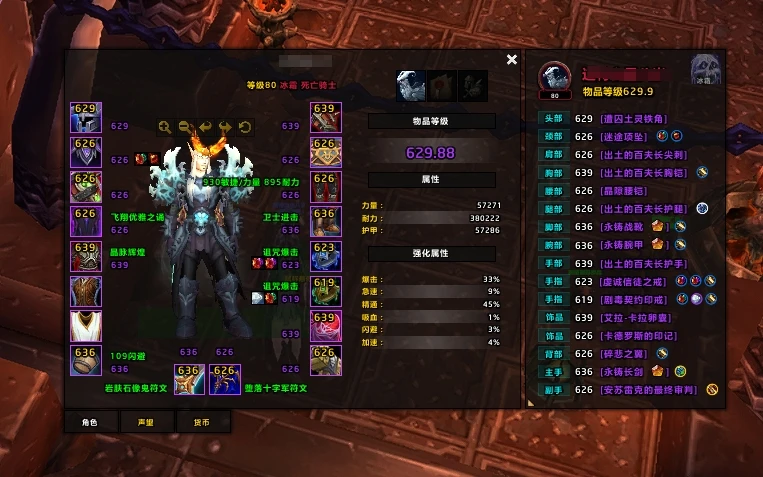Zoom out the character model view
Screen dimensions: 763x477
tap(185, 127)
